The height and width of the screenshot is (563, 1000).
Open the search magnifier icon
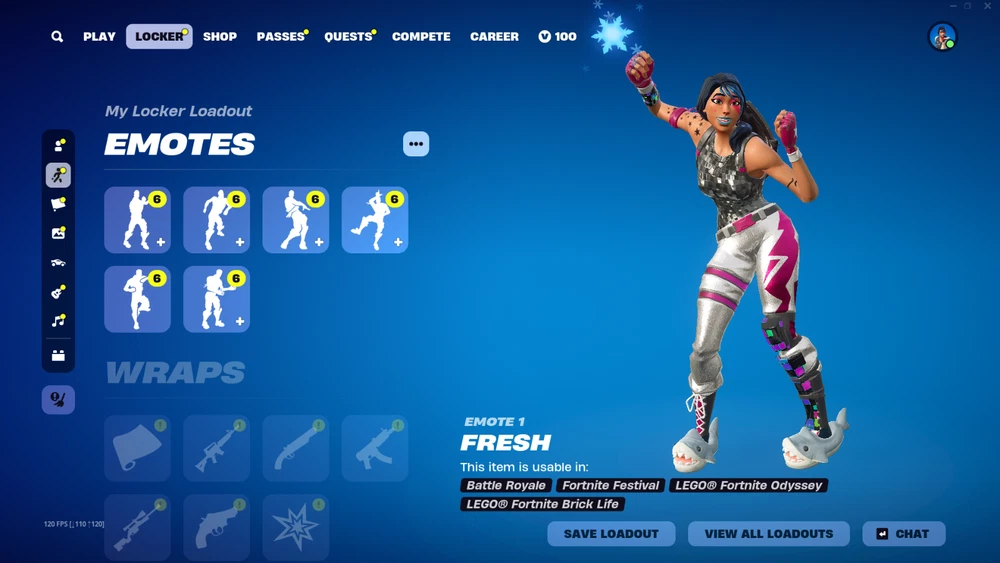tap(57, 37)
